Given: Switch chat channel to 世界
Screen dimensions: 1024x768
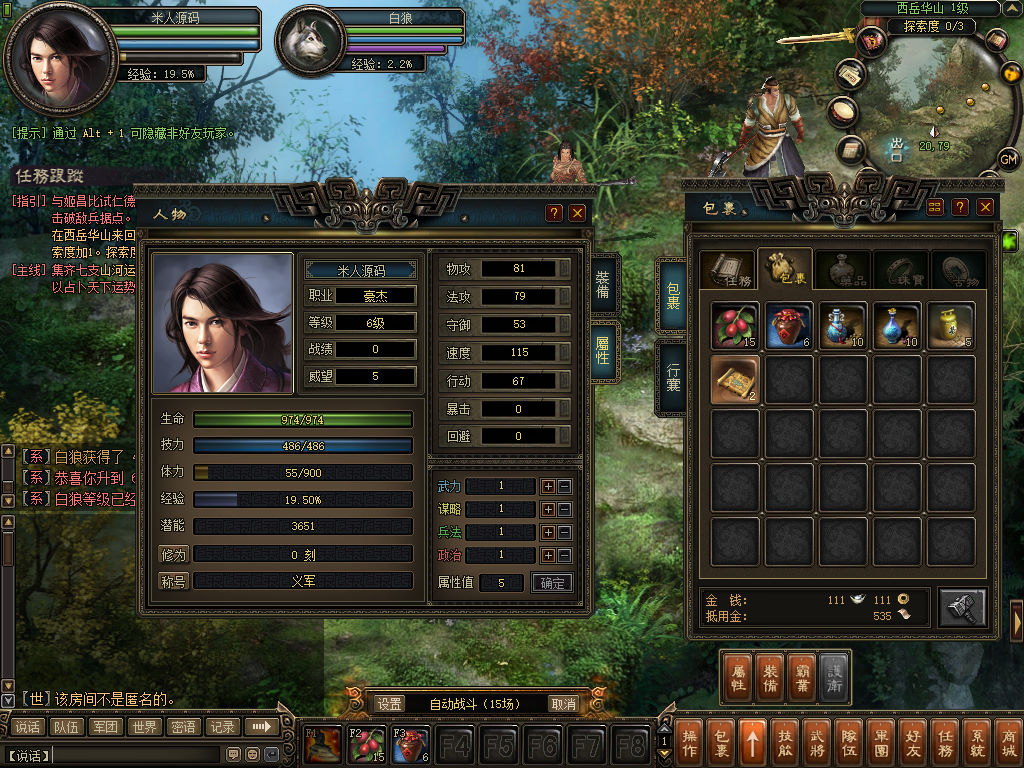Looking at the screenshot, I should pos(143,727).
